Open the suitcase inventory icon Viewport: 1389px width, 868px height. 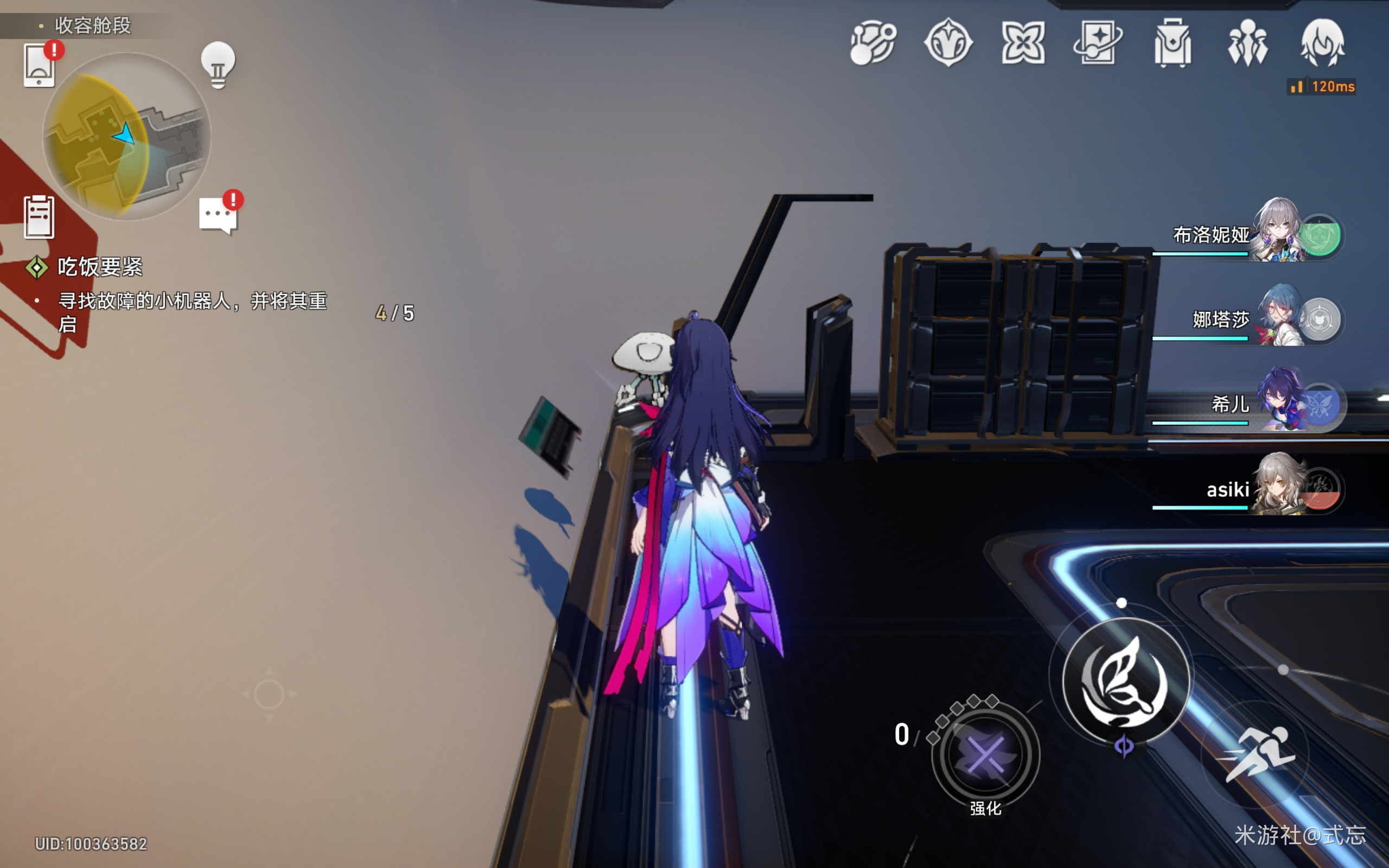coord(1173,43)
